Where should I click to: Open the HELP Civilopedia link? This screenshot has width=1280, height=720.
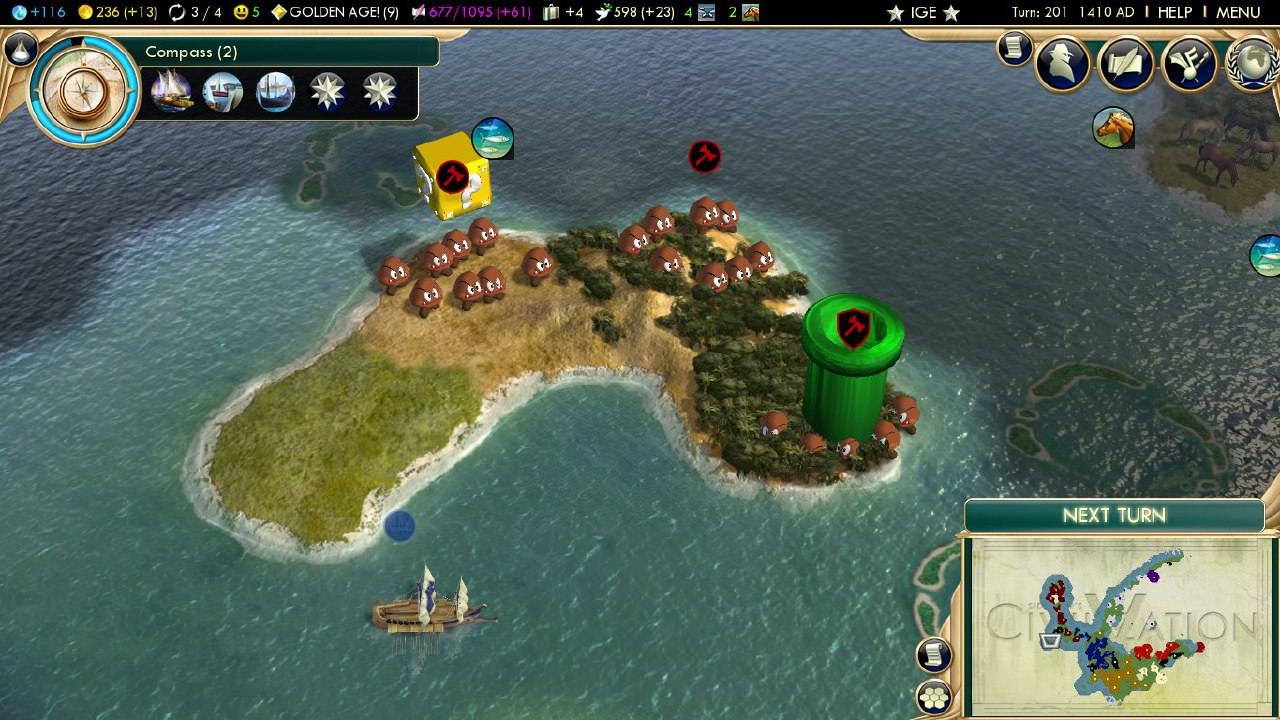(x=1174, y=12)
